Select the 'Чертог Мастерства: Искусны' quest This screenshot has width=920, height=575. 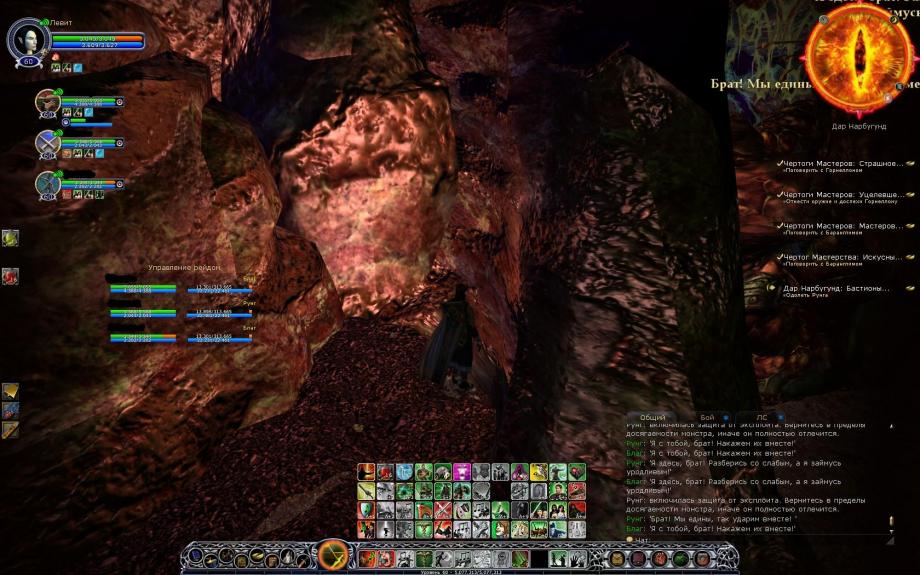843,257
